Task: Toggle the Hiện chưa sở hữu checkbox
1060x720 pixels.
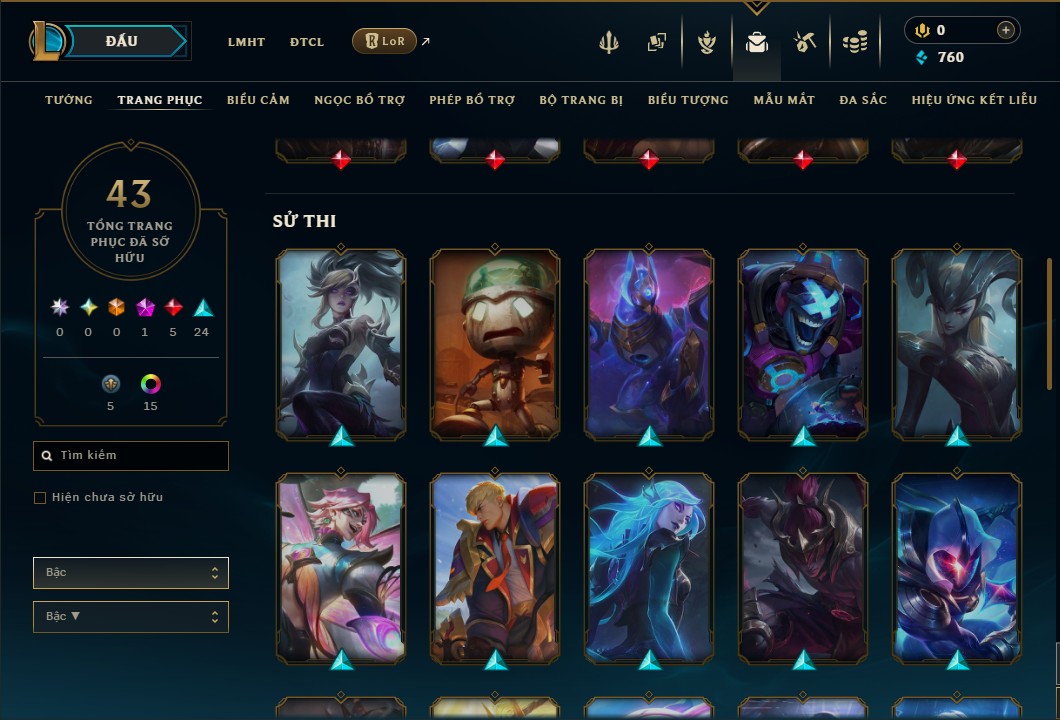Action: pyautogui.click(x=40, y=498)
